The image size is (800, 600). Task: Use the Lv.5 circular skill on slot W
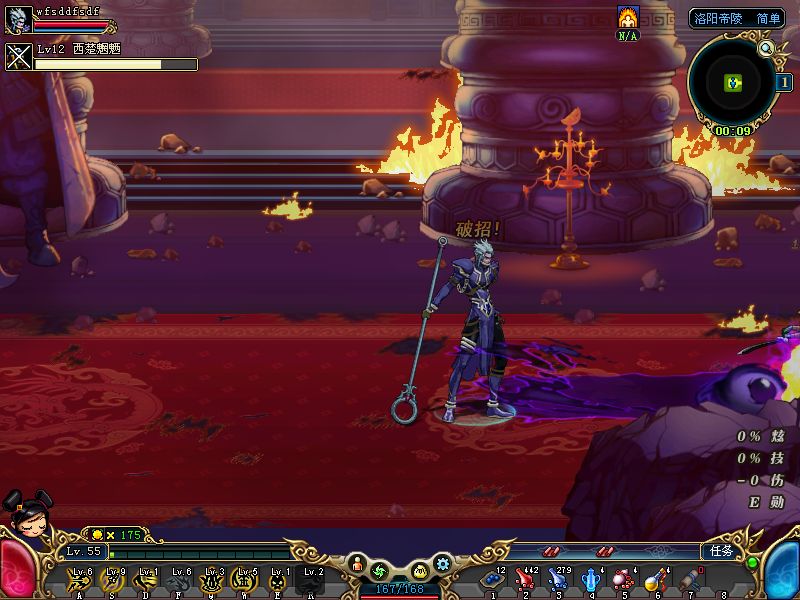(x=245, y=579)
